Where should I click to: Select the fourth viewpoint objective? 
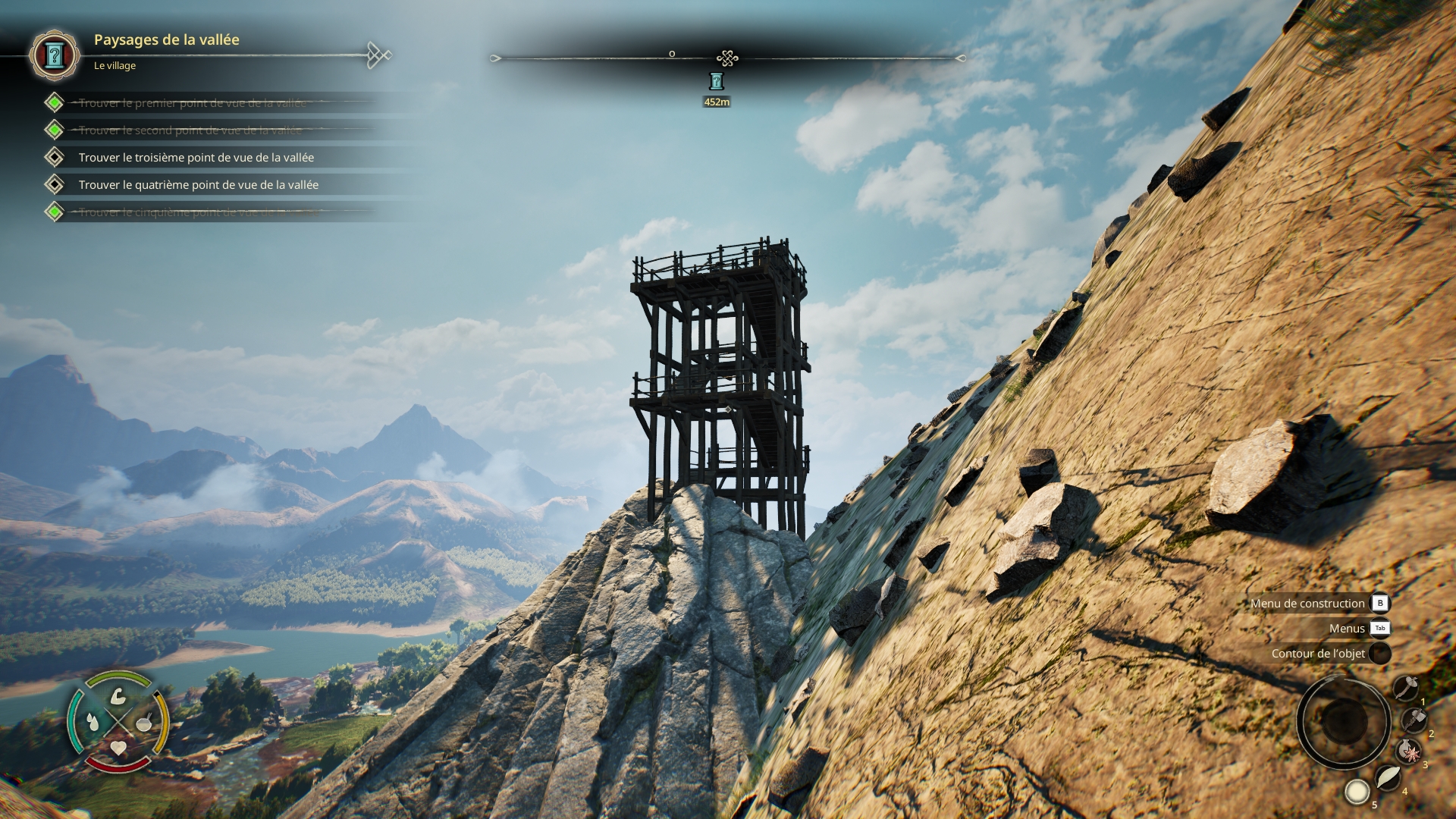click(x=198, y=185)
